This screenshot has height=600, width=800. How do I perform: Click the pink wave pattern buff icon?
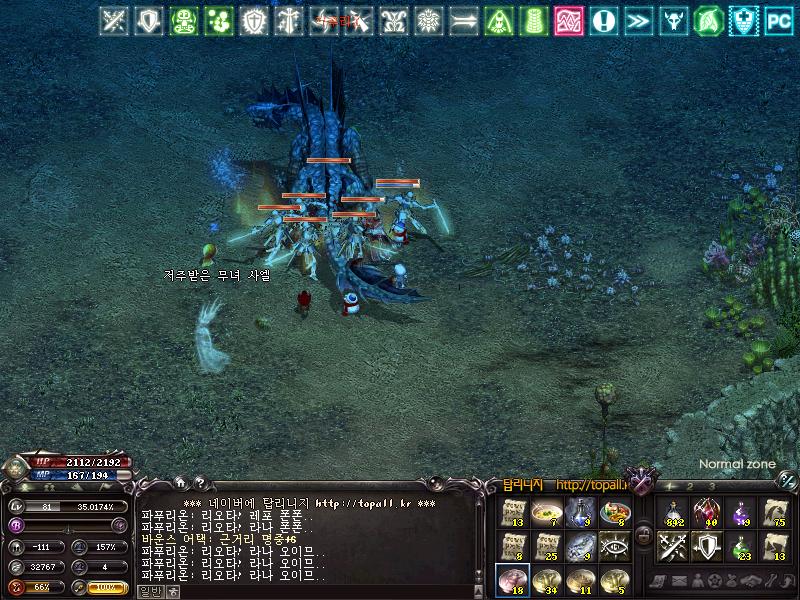point(568,20)
